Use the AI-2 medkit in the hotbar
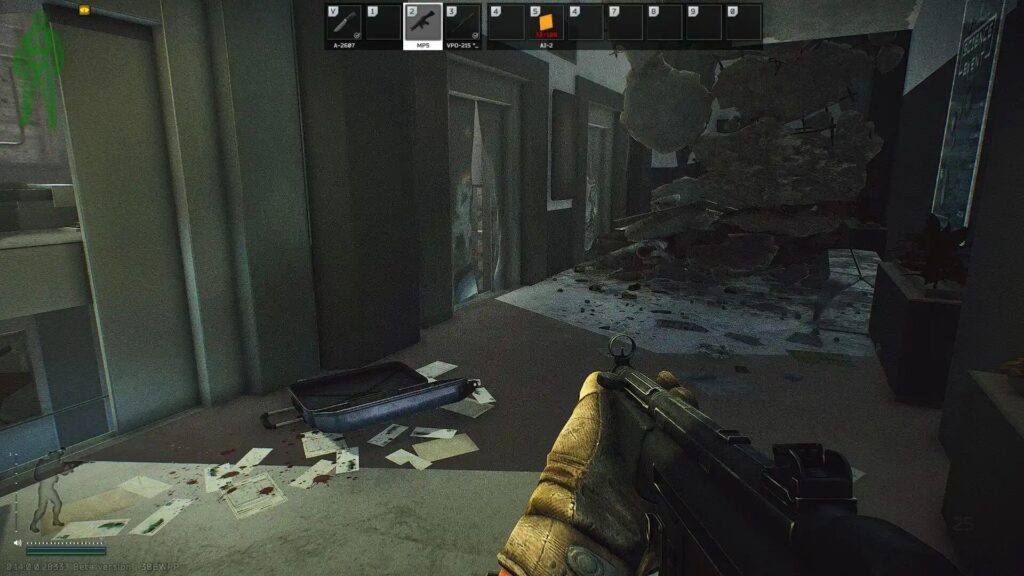1024x576 pixels. 546,23
